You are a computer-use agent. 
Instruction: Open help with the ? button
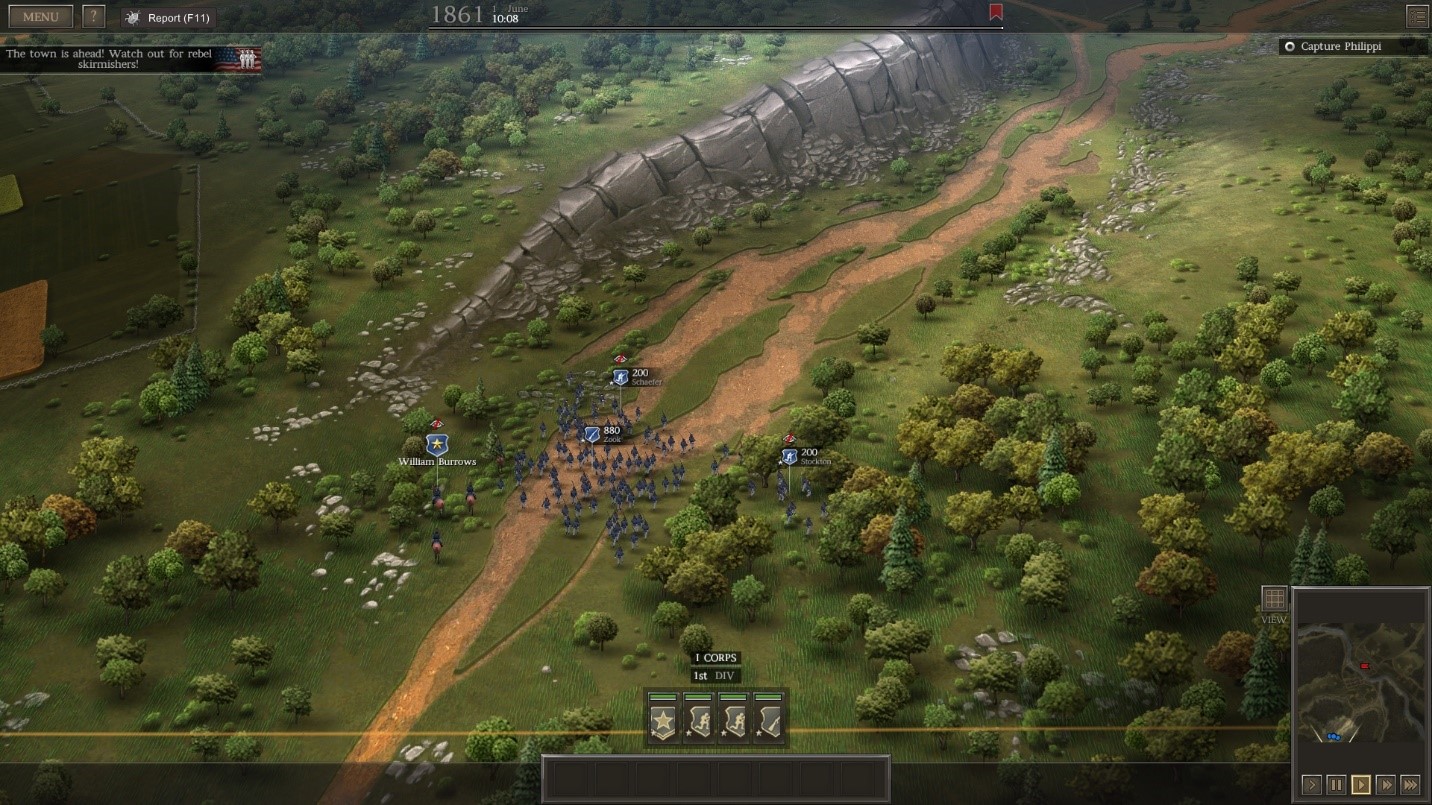pyautogui.click(x=92, y=15)
